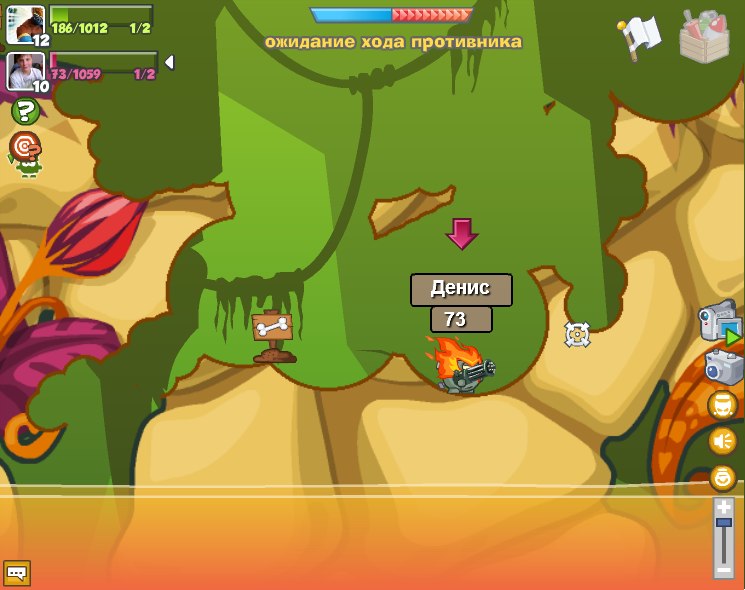Select the level 12 player avatar
The height and width of the screenshot is (590, 745).
[25, 23]
